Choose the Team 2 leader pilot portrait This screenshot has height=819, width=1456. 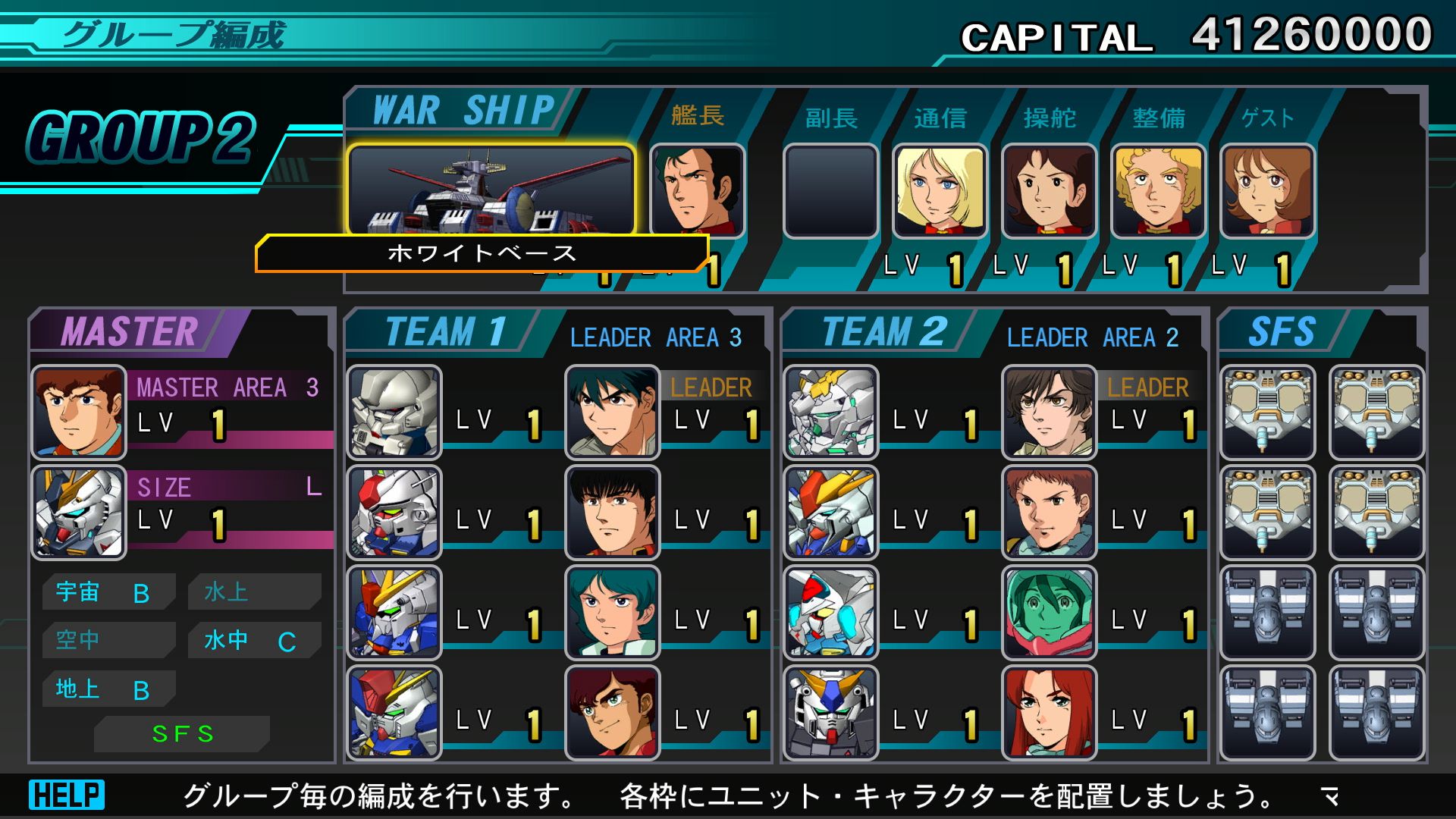pyautogui.click(x=1050, y=413)
